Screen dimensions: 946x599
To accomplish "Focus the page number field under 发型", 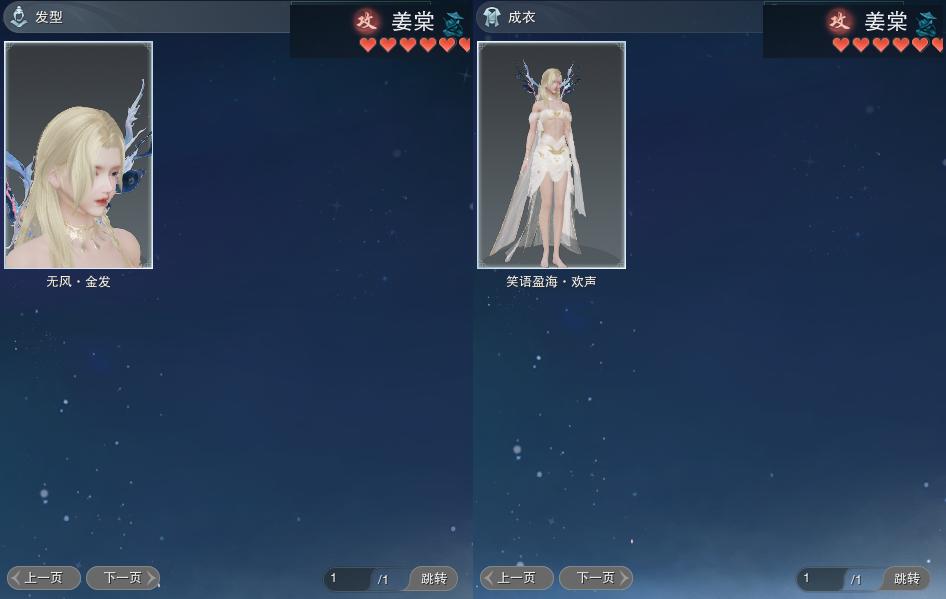I will [x=348, y=579].
